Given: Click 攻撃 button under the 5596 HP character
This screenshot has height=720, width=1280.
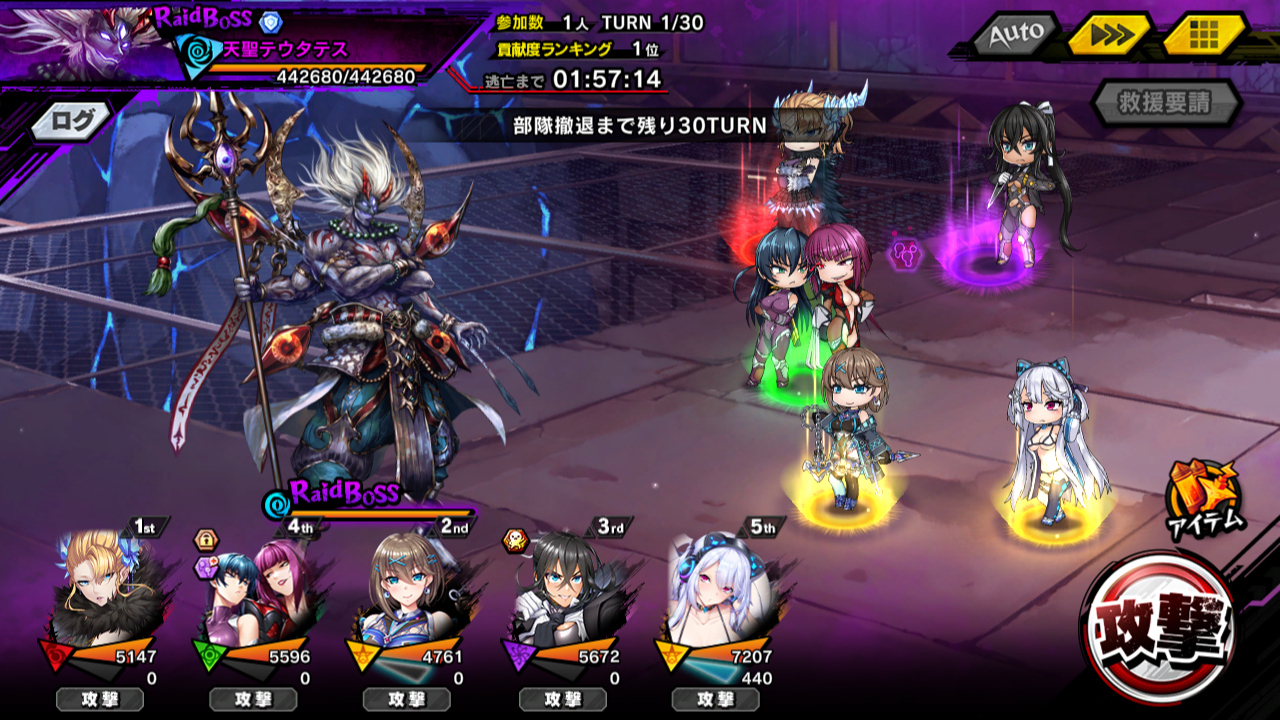Looking at the screenshot, I should [253, 699].
